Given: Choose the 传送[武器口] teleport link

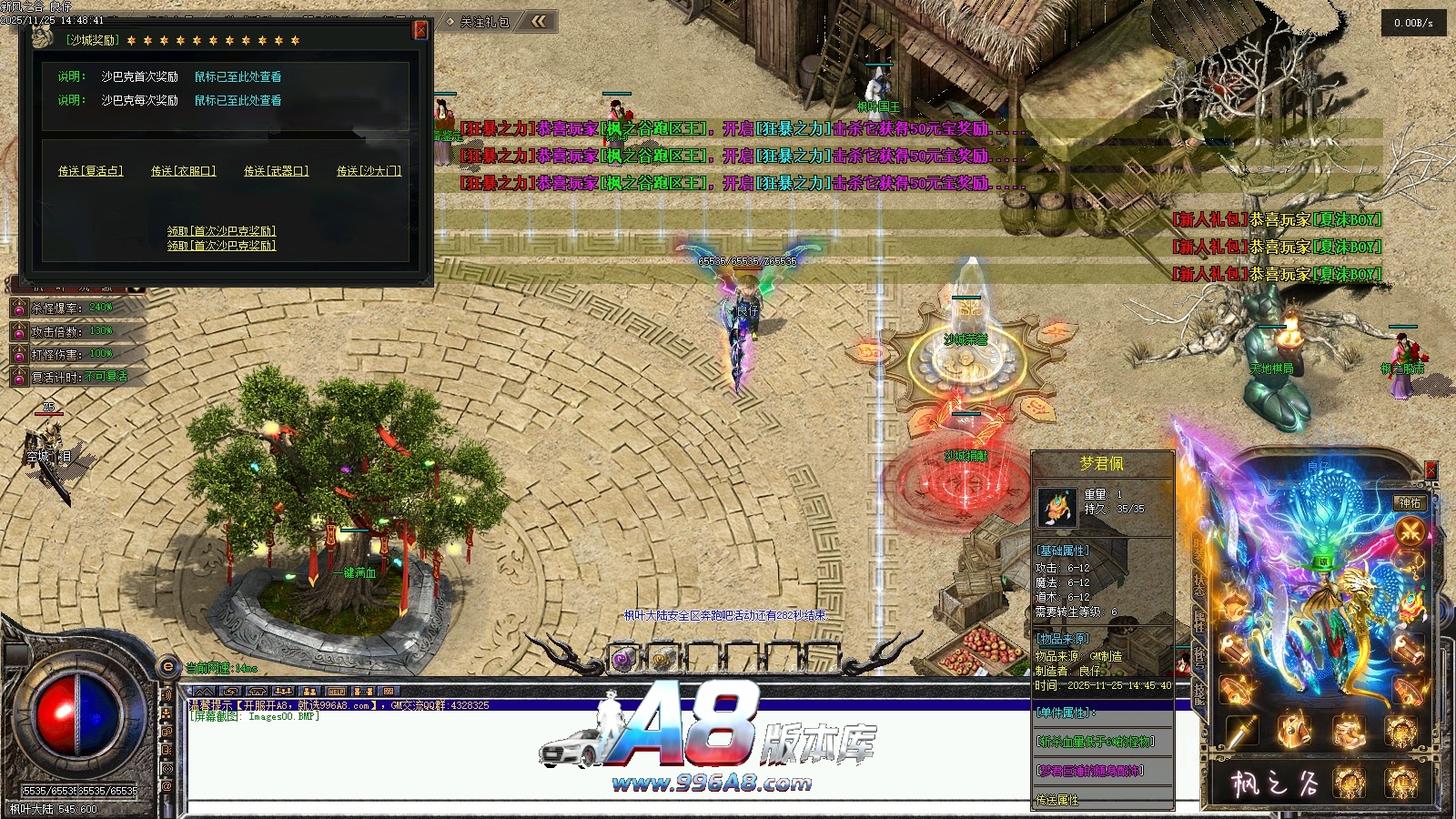Looking at the screenshot, I should point(276,171).
